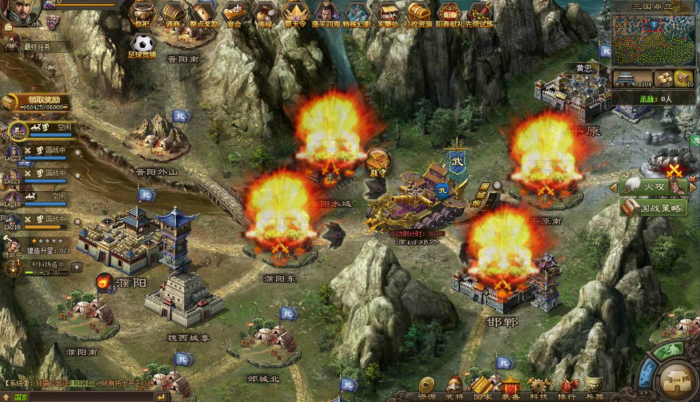This screenshot has height=402, width=700.
Task: Select the player avatar portrait
Action: pyautogui.click(x=22, y=10)
